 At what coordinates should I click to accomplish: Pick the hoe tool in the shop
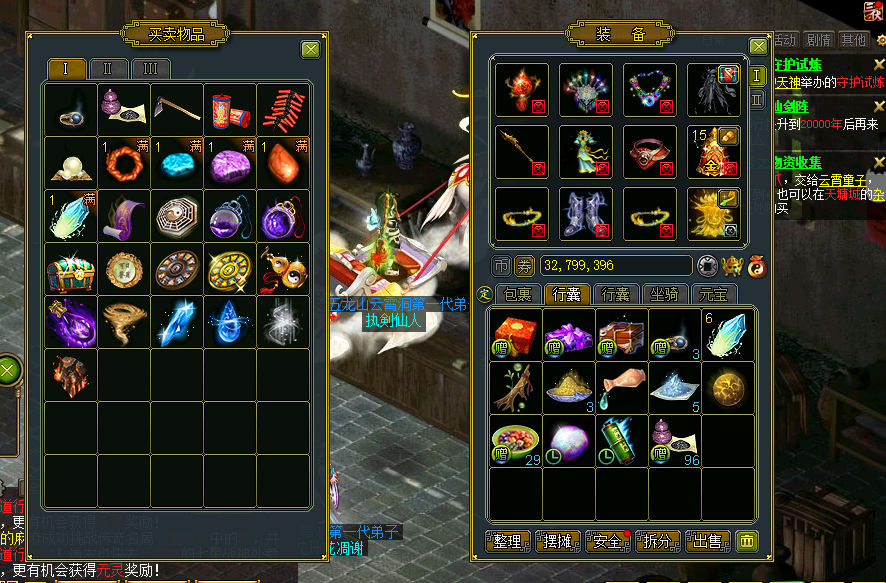(x=177, y=108)
